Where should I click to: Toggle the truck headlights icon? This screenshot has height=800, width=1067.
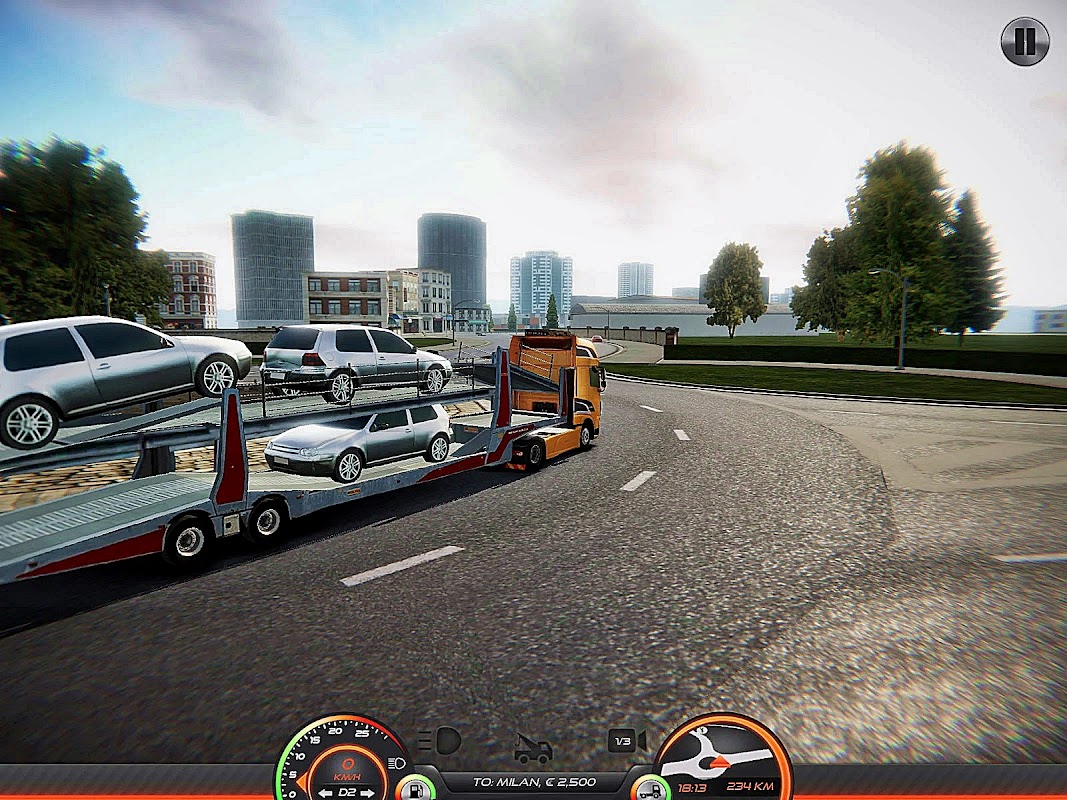click(441, 741)
